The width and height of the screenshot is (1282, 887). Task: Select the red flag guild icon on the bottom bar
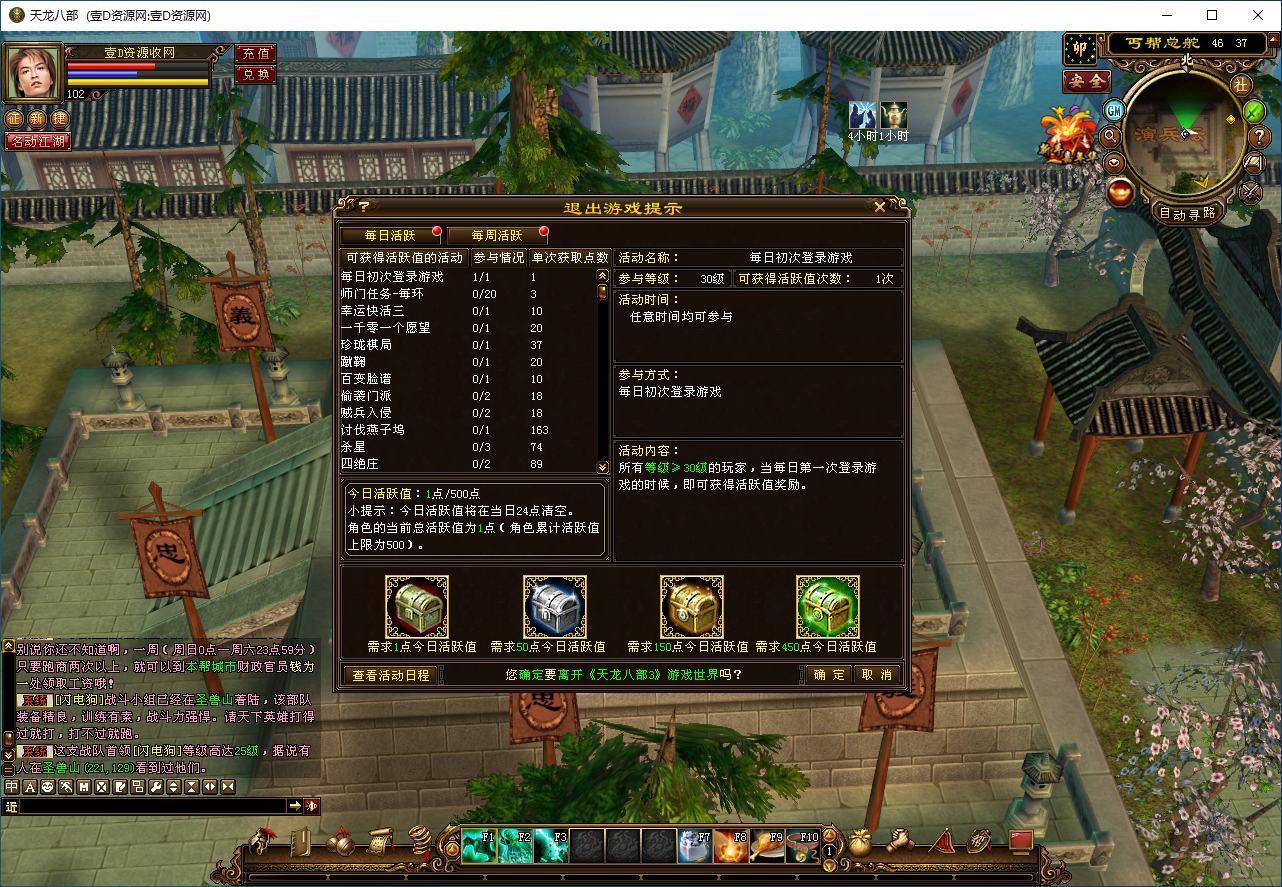tap(942, 841)
